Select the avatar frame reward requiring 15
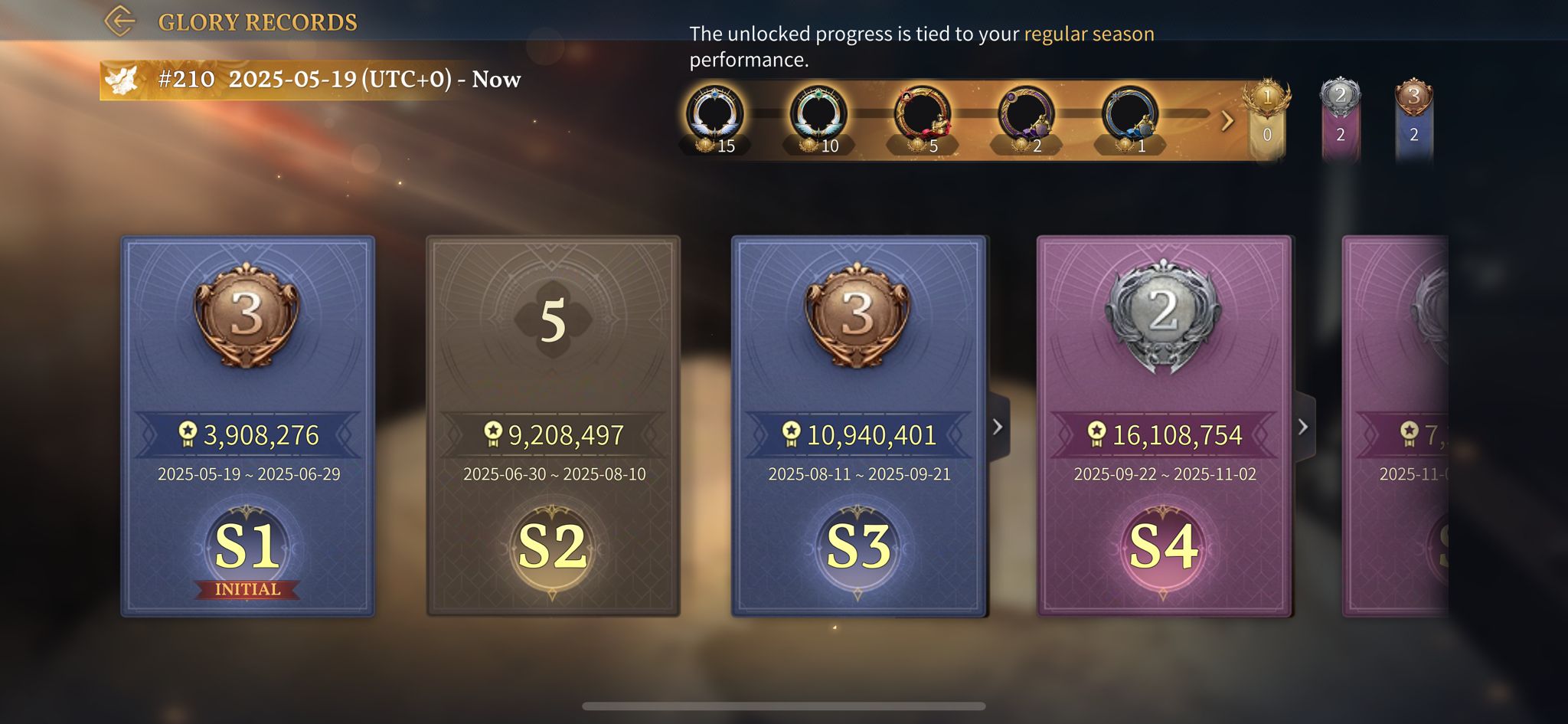Image resolution: width=1568 pixels, height=724 pixels. click(714, 116)
